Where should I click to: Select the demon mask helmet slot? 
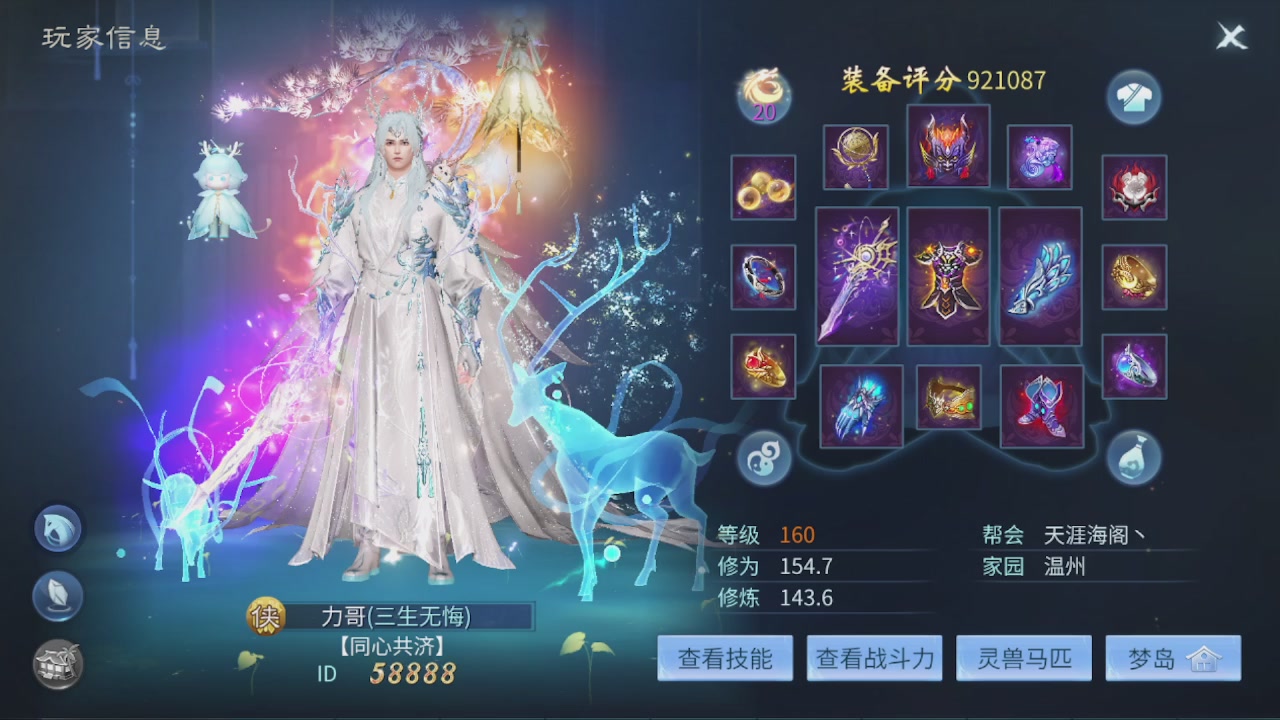point(948,147)
